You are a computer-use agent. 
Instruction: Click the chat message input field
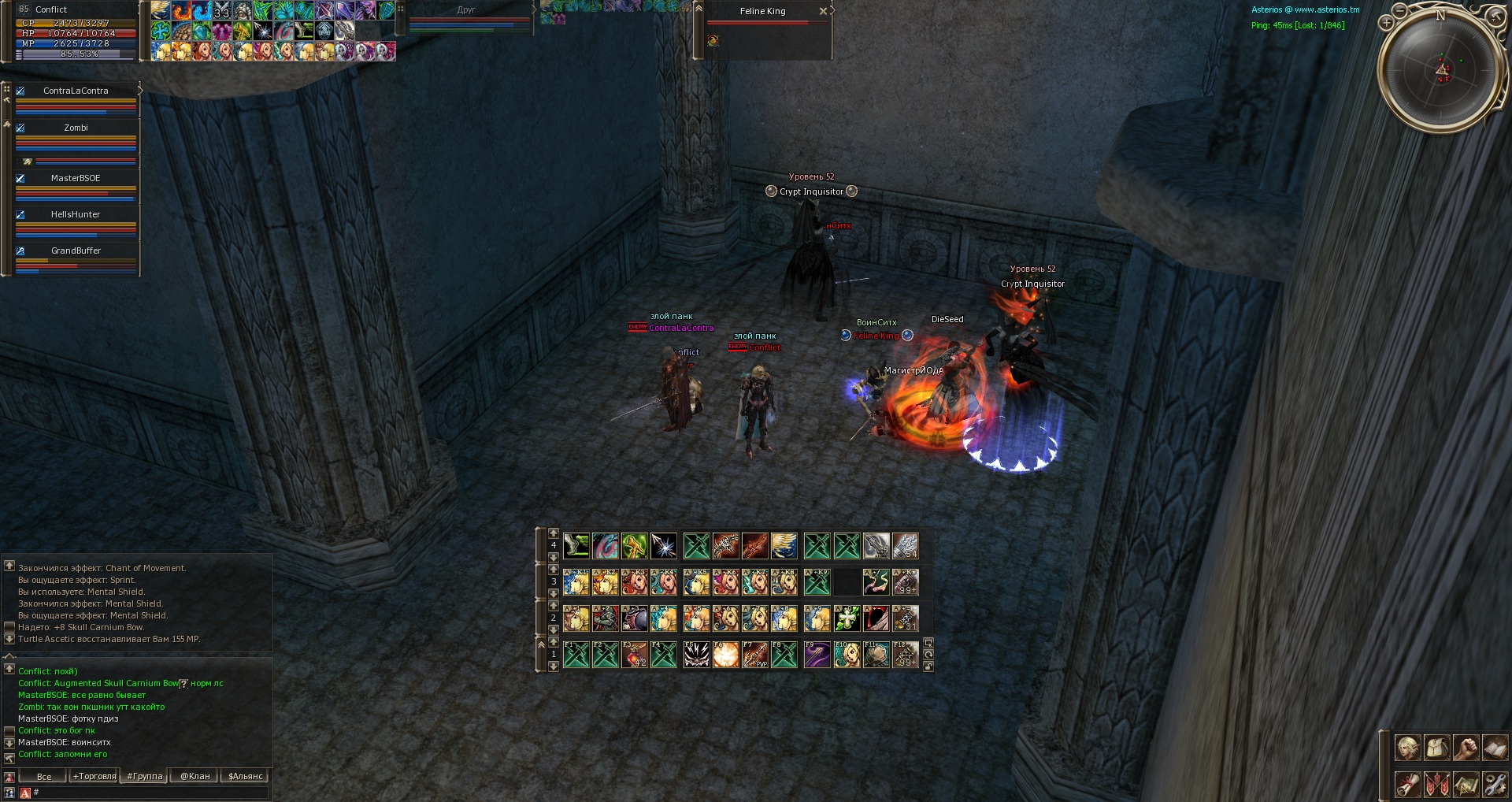tap(150, 793)
